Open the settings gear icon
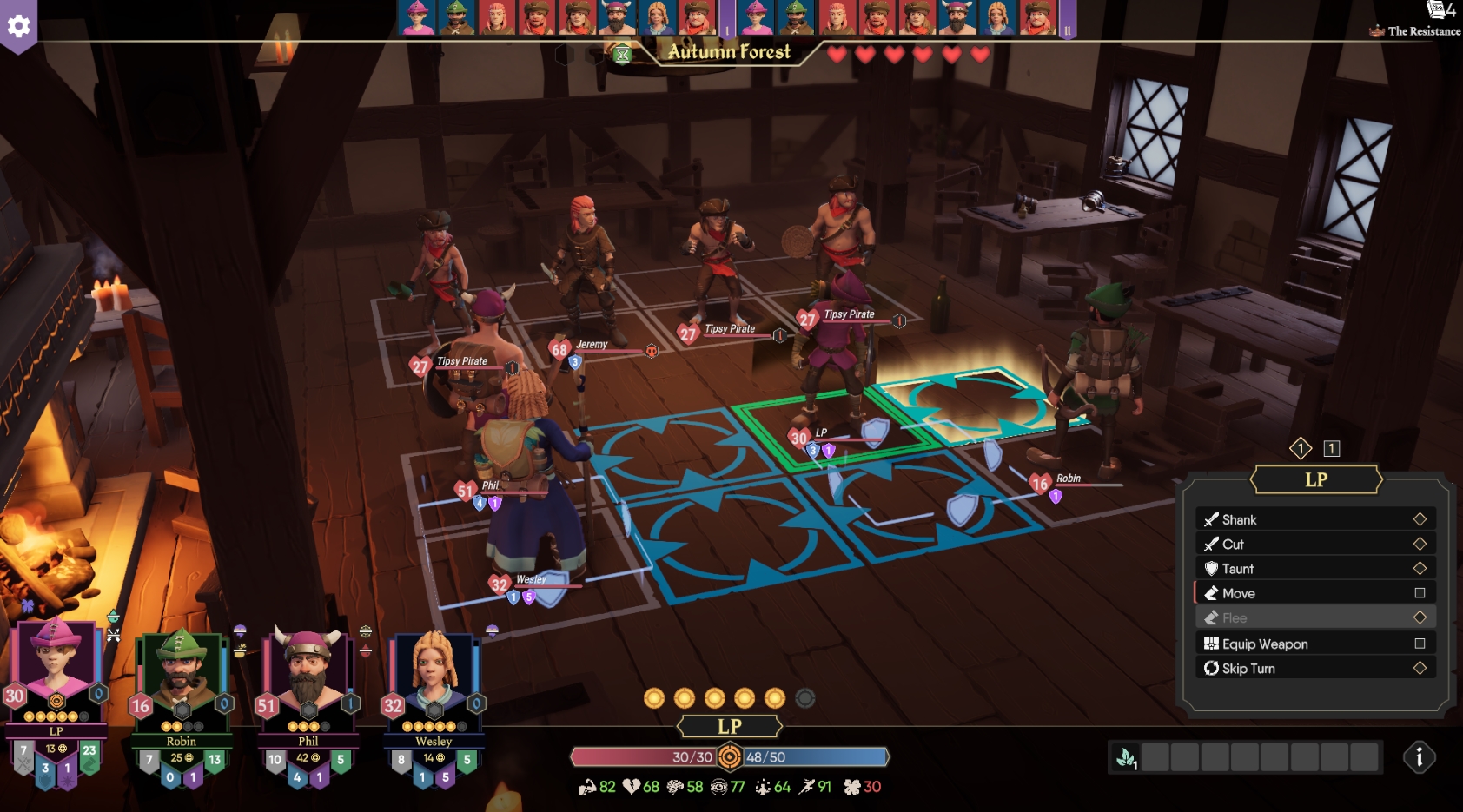The image size is (1463, 812). coord(17,27)
